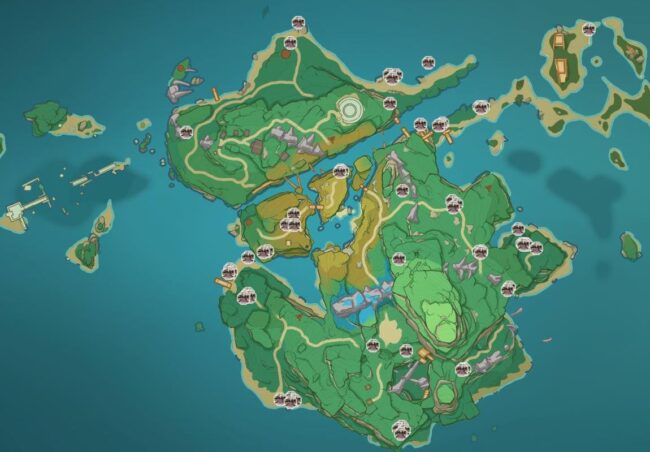Viewport: 650px width, 452px height.
Task: Choose the lone marker on the northern island's west coast
Action: point(183,130)
